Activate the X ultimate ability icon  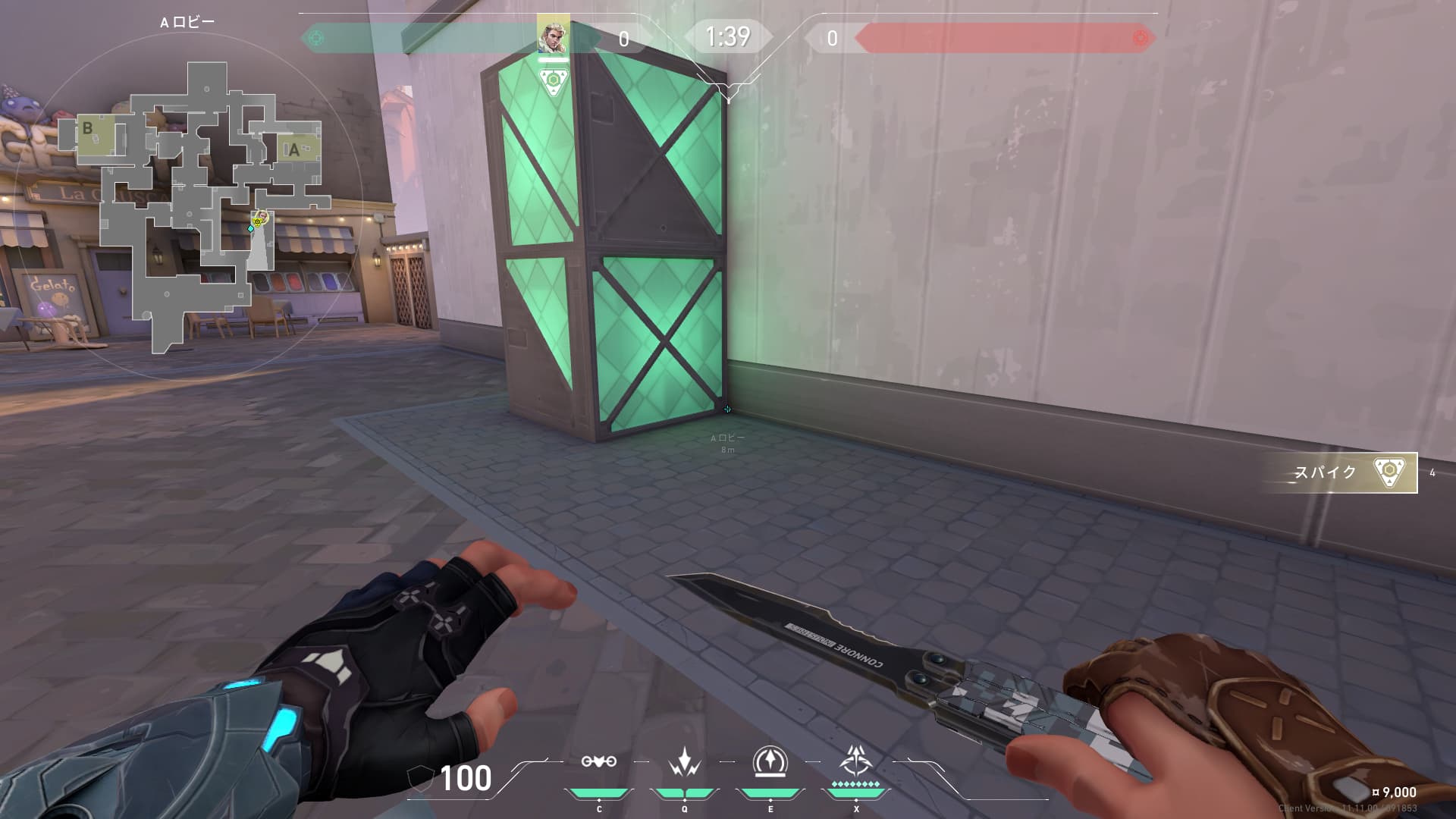(855, 761)
